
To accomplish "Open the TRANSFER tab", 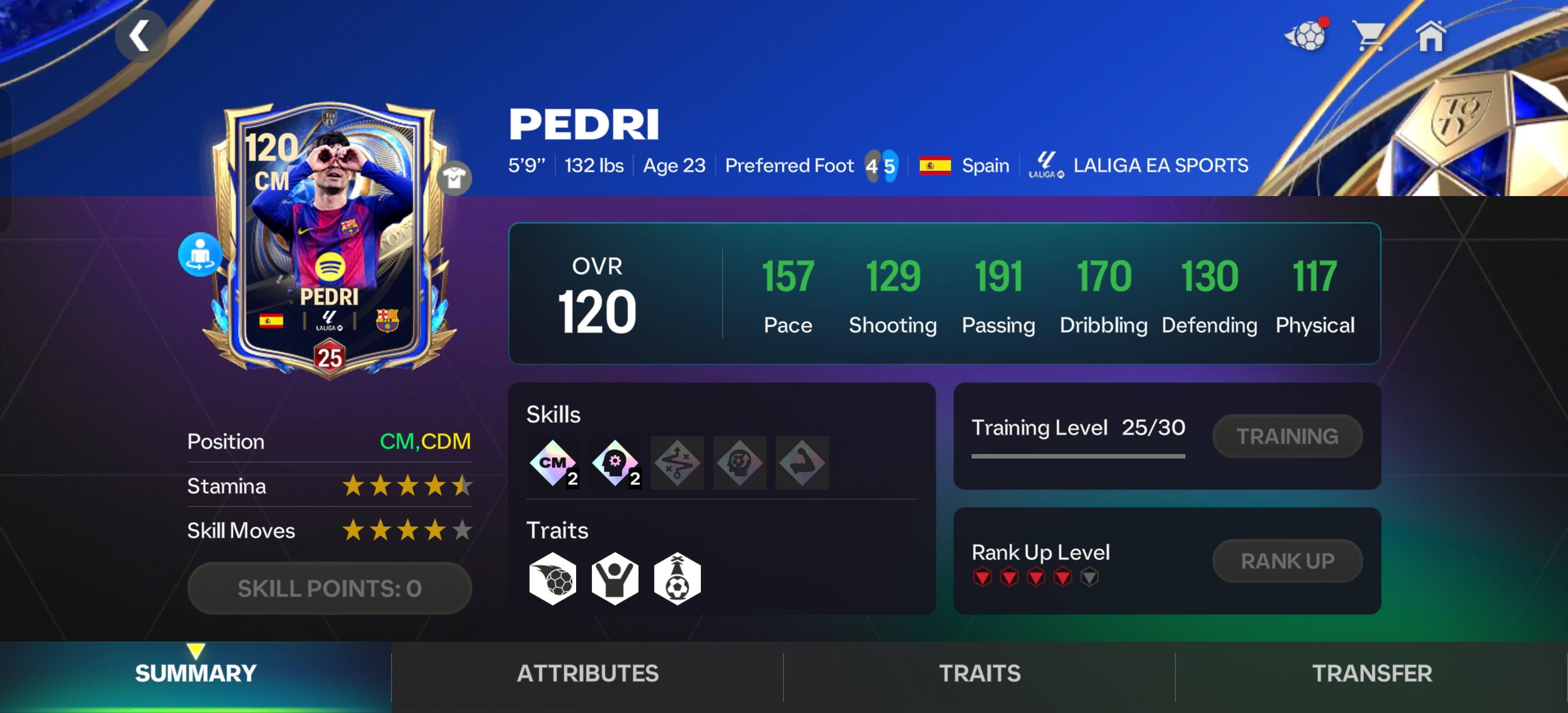I will coord(1372,673).
